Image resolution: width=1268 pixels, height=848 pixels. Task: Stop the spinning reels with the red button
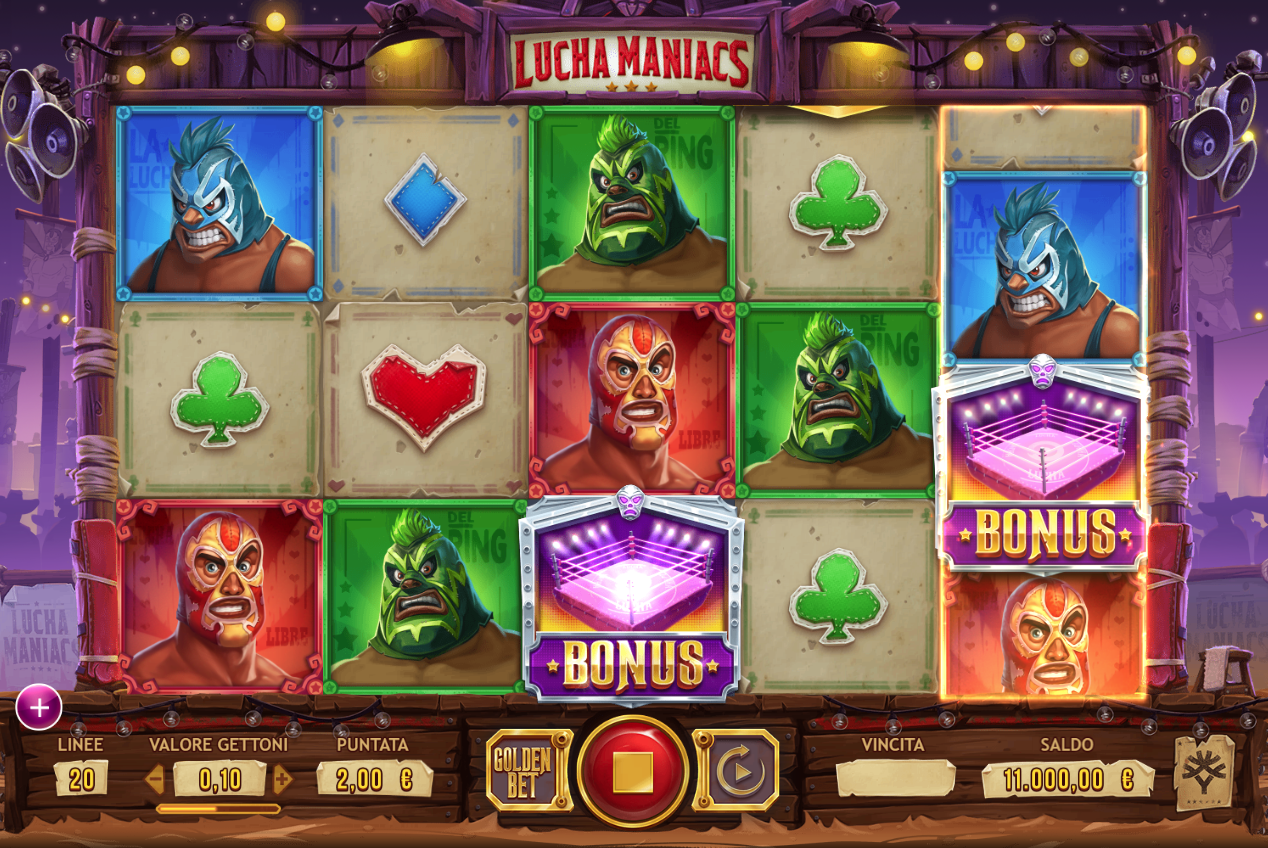tap(632, 771)
